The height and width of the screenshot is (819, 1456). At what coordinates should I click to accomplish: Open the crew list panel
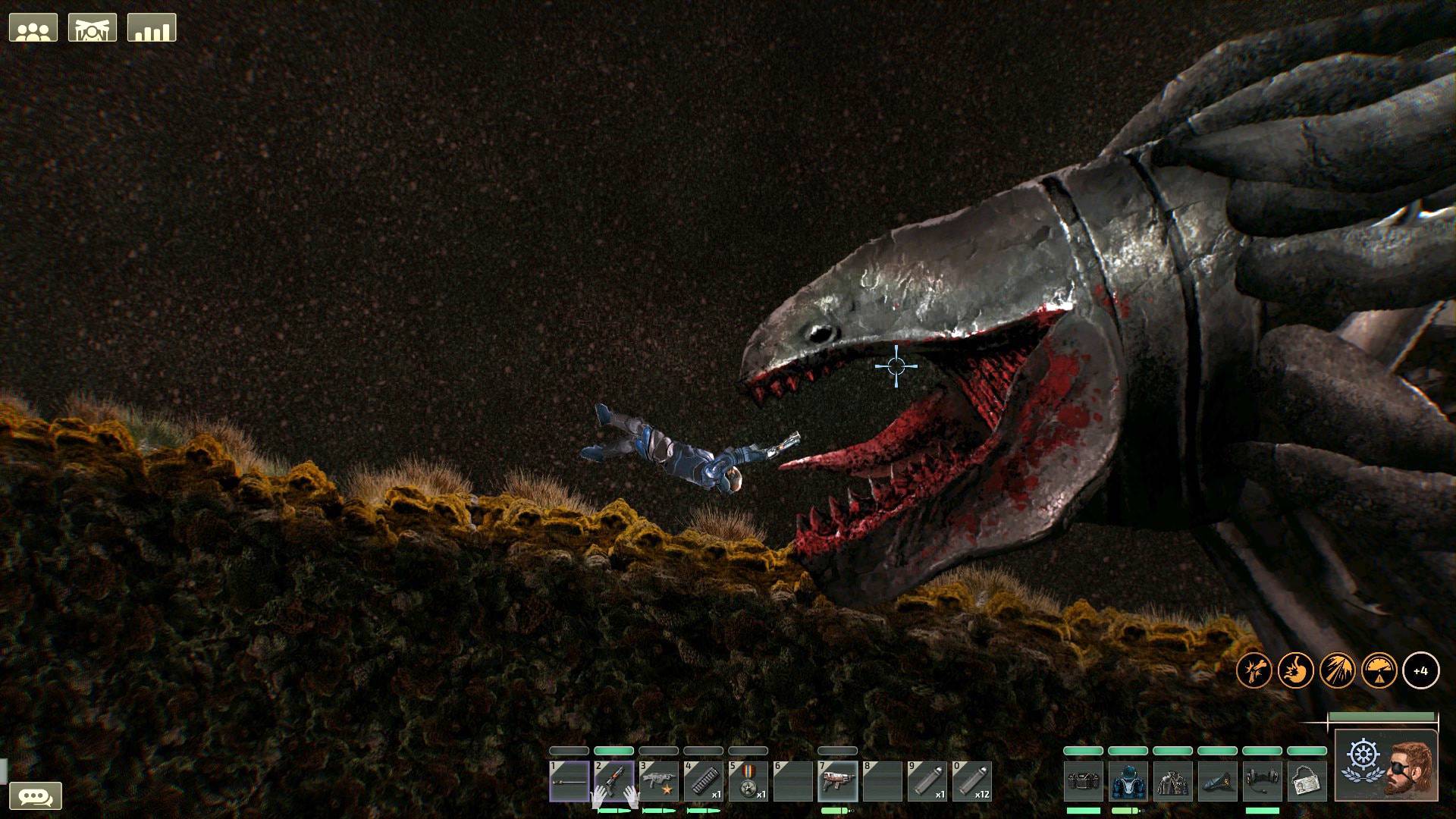(33, 28)
